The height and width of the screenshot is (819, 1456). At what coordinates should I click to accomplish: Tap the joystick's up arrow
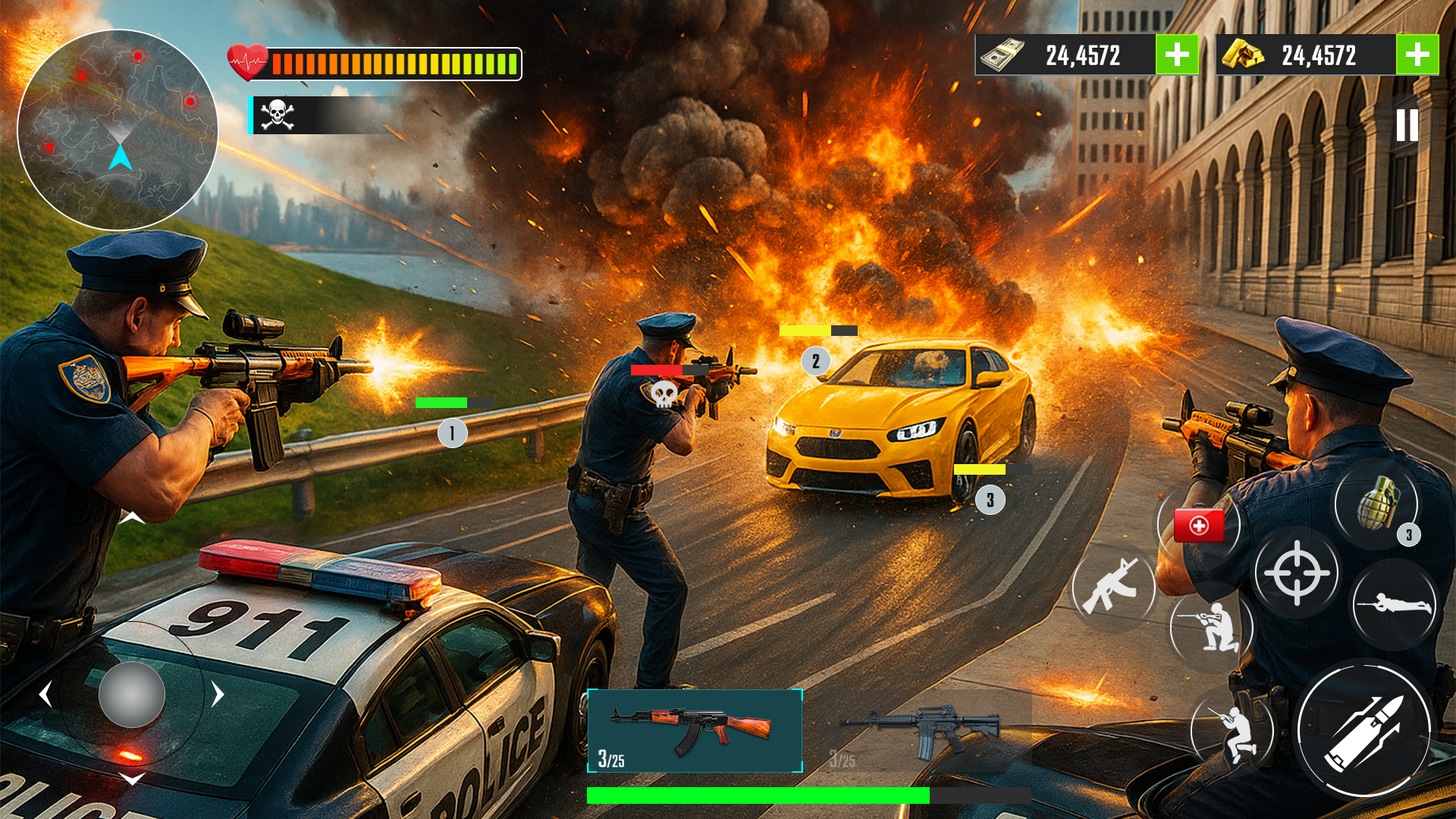(132, 518)
